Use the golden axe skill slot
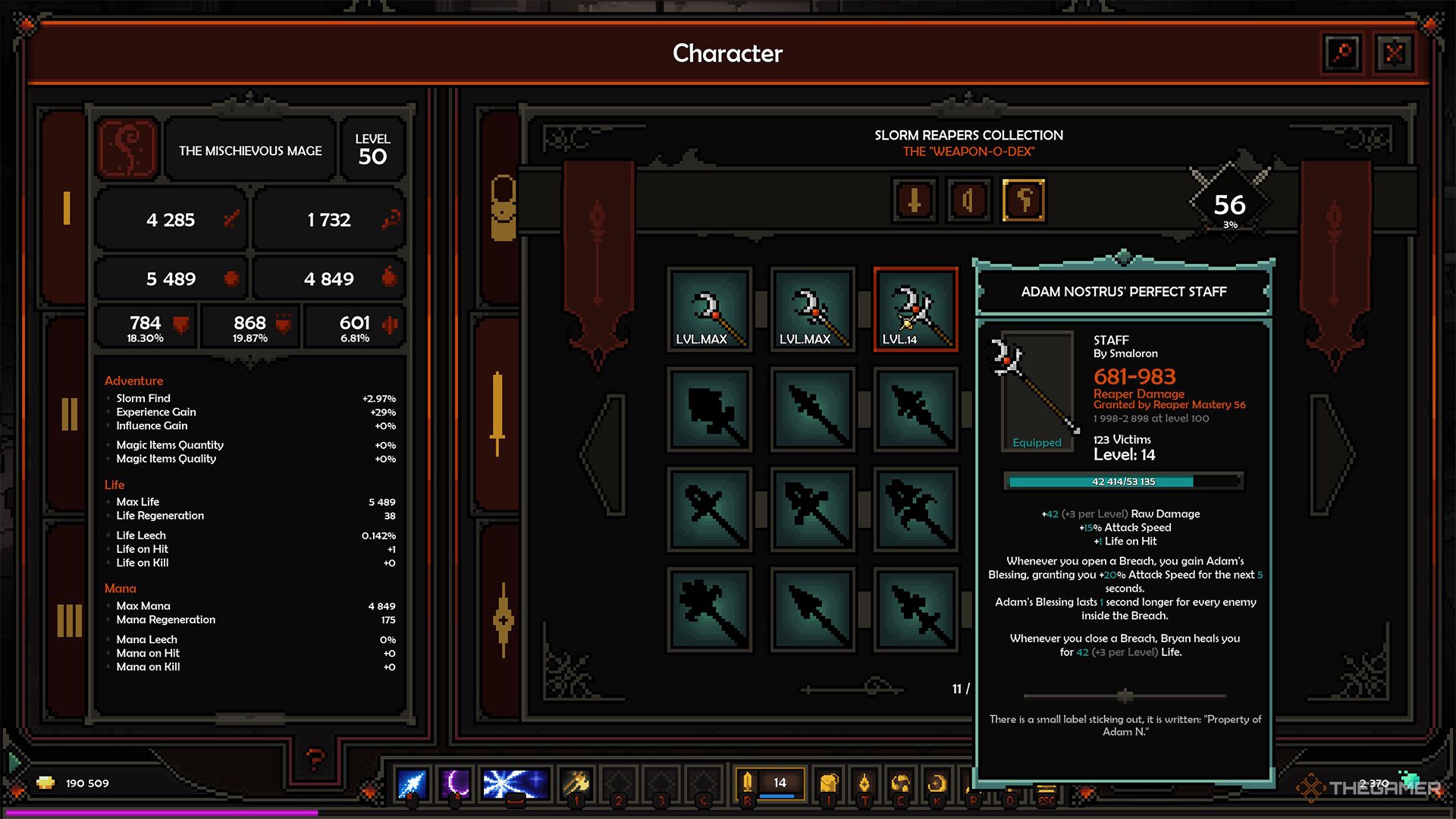 (x=576, y=783)
